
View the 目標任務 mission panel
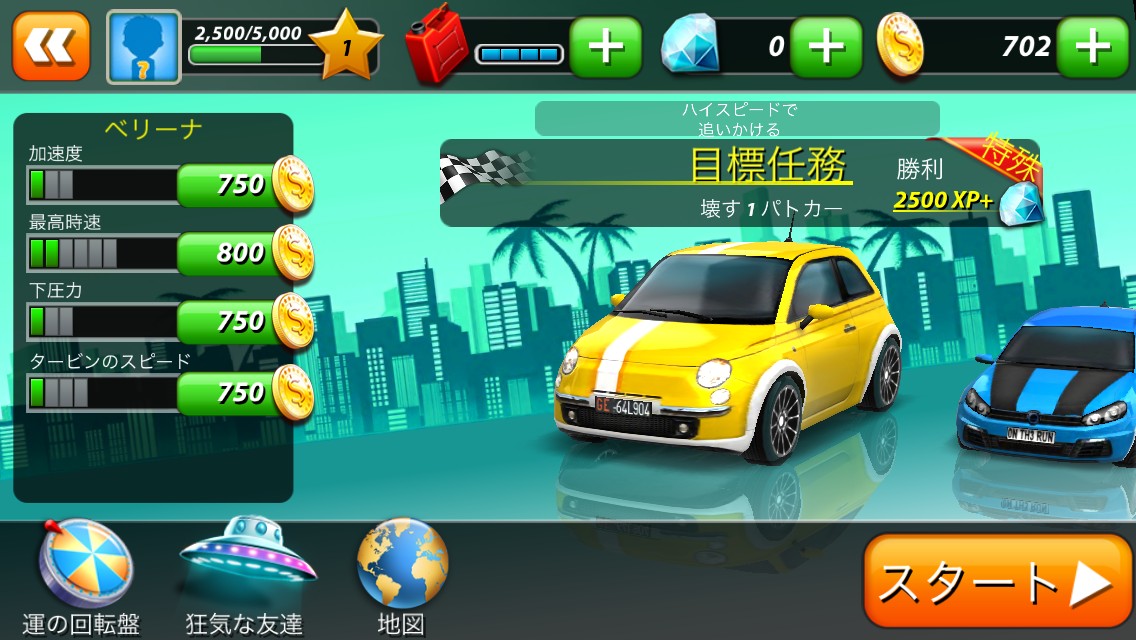pos(740,183)
